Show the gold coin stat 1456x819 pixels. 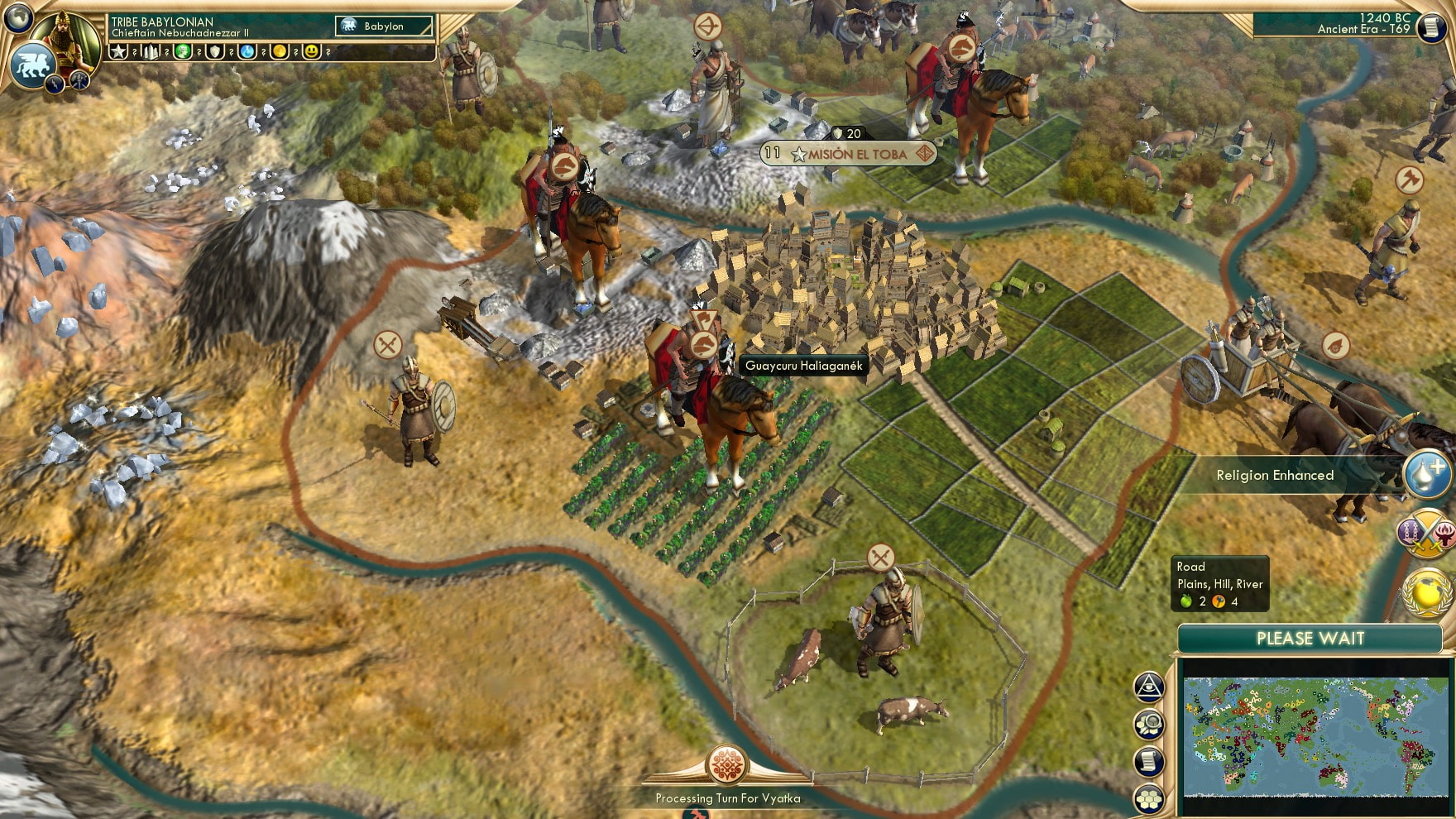tap(280, 51)
